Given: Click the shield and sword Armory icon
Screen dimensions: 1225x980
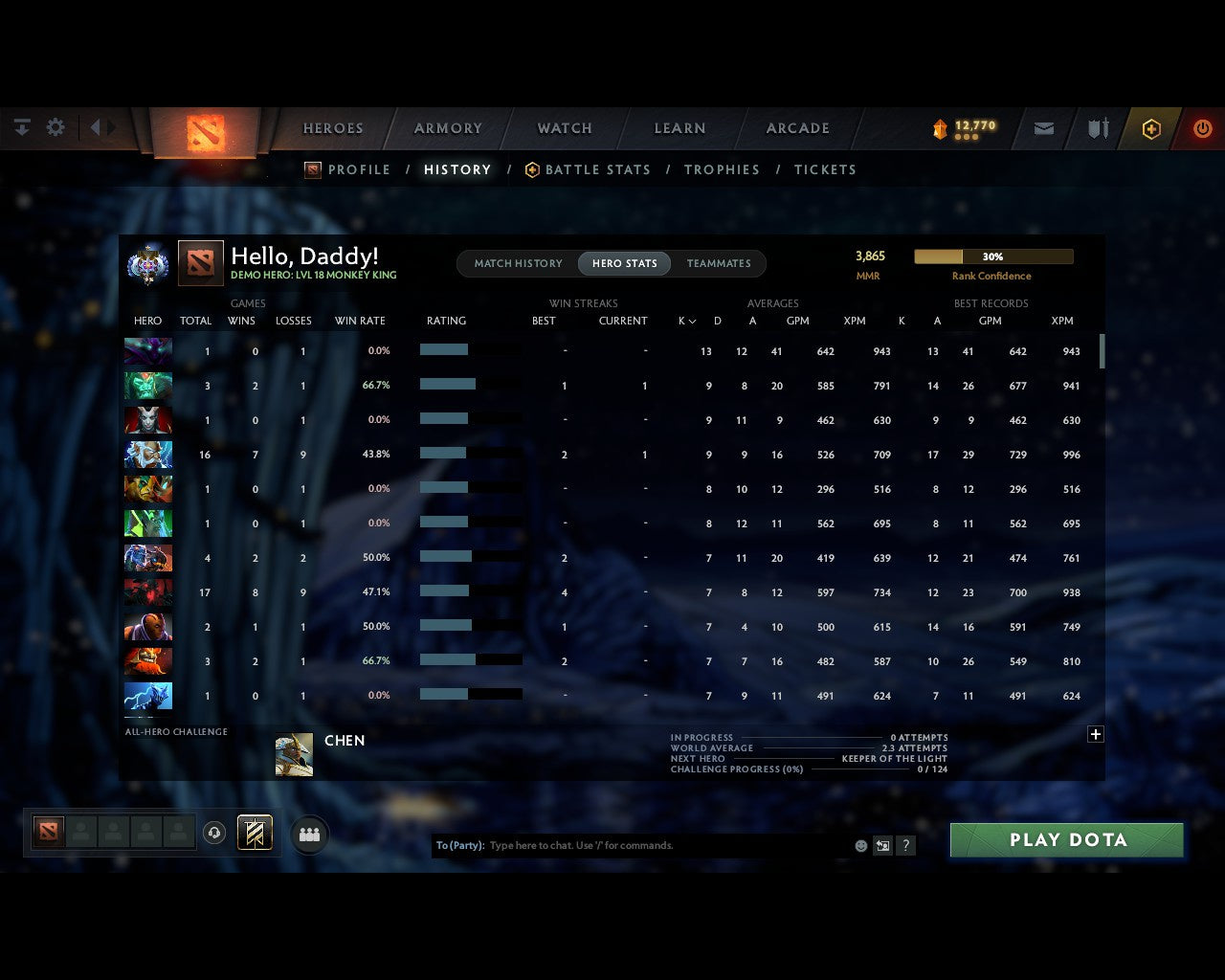Looking at the screenshot, I should click(1097, 128).
